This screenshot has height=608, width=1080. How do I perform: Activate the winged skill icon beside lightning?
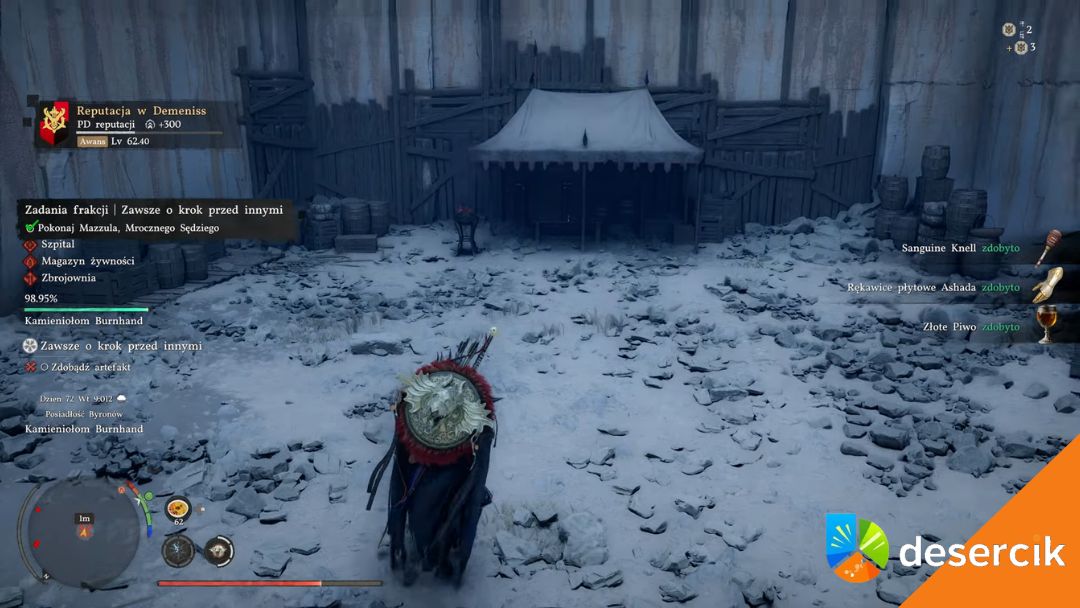click(218, 550)
